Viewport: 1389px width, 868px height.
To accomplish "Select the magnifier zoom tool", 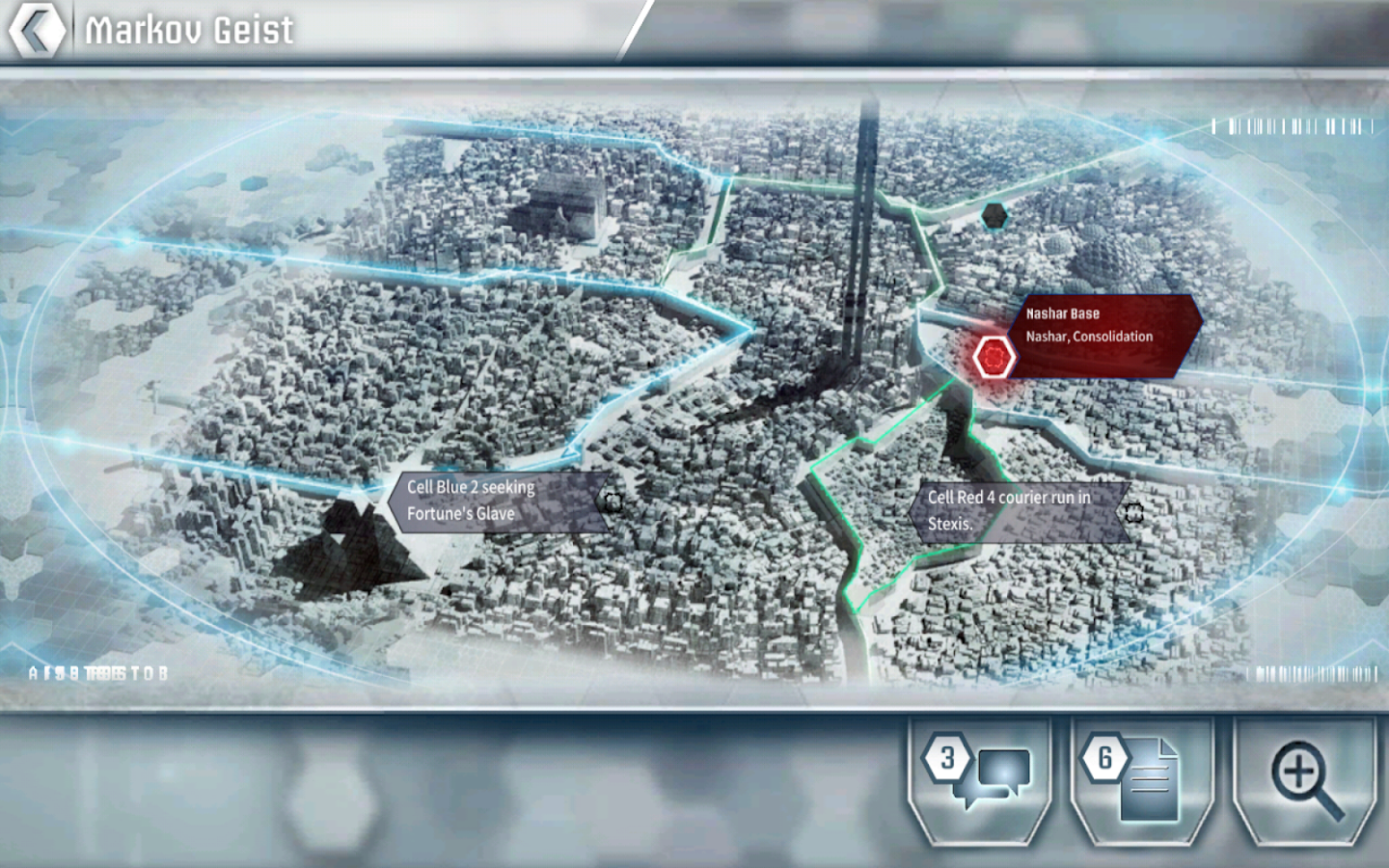I will [1302, 772].
